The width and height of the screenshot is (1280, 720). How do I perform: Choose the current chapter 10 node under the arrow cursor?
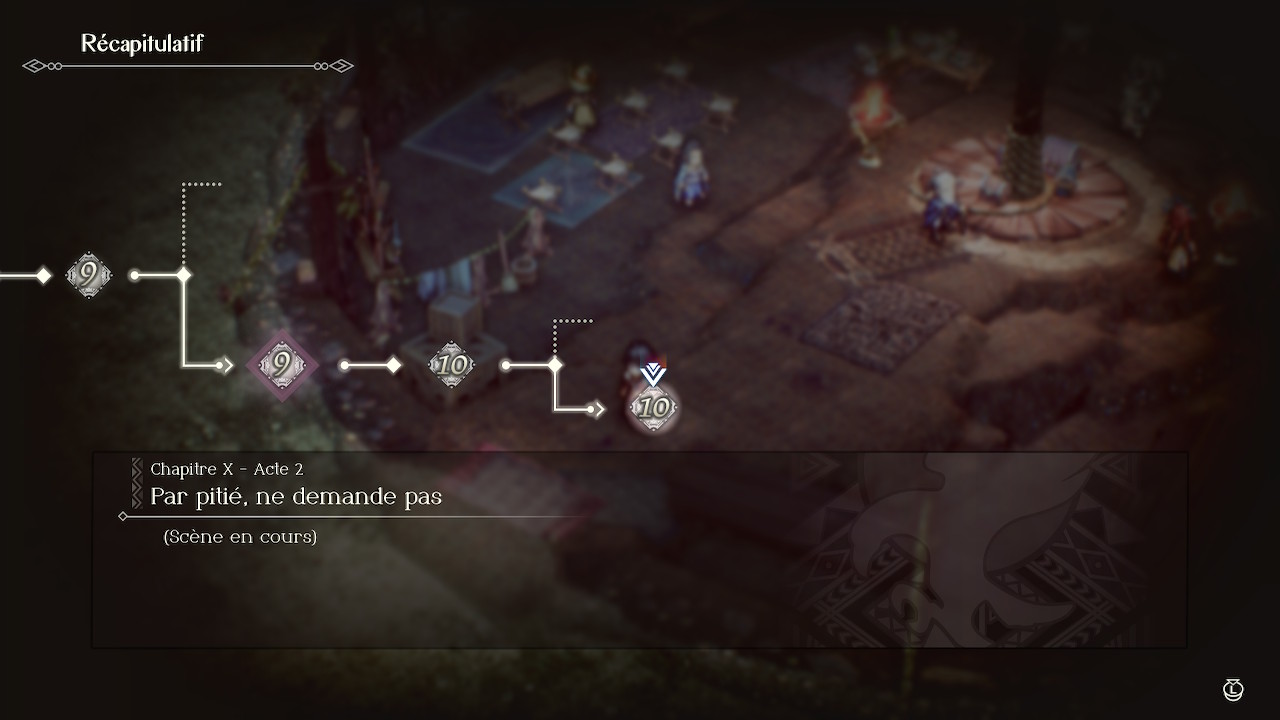(654, 408)
